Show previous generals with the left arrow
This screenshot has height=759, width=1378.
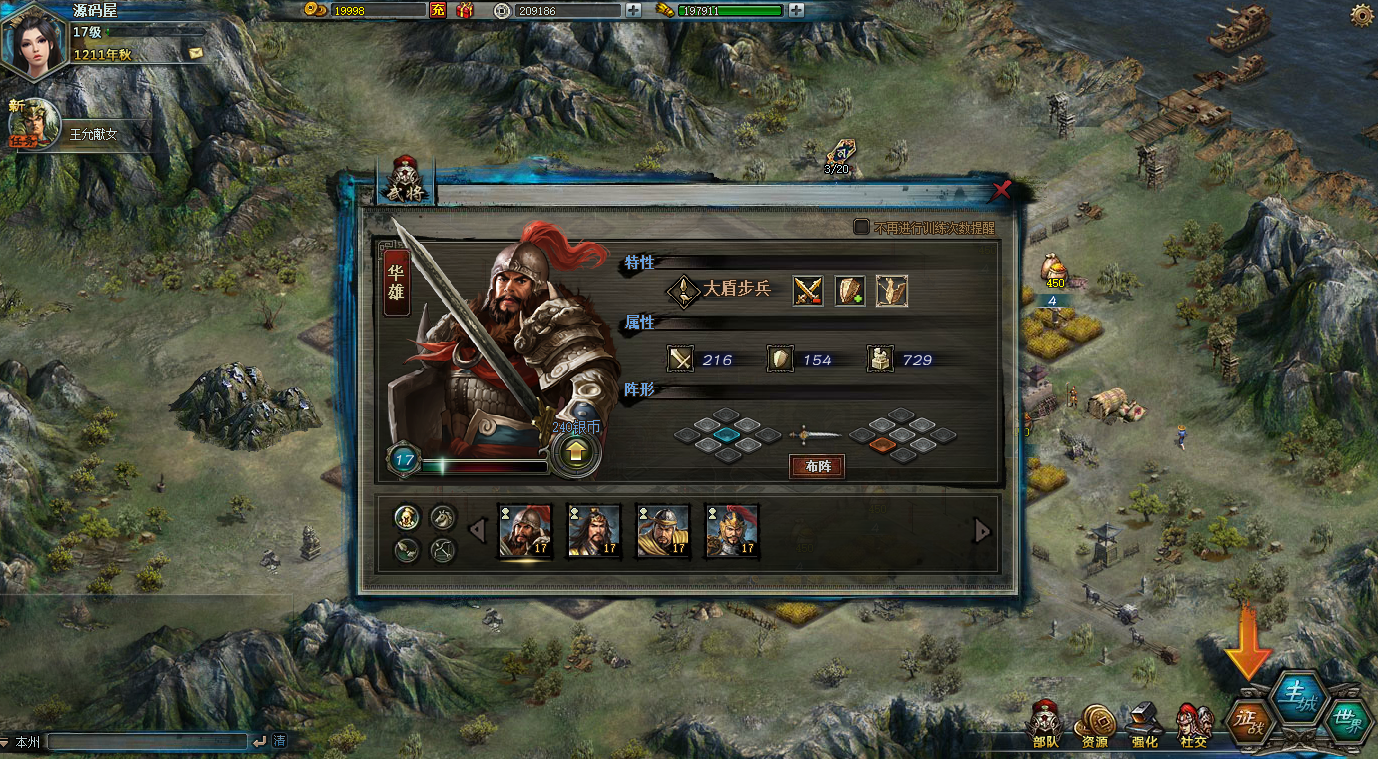[478, 531]
